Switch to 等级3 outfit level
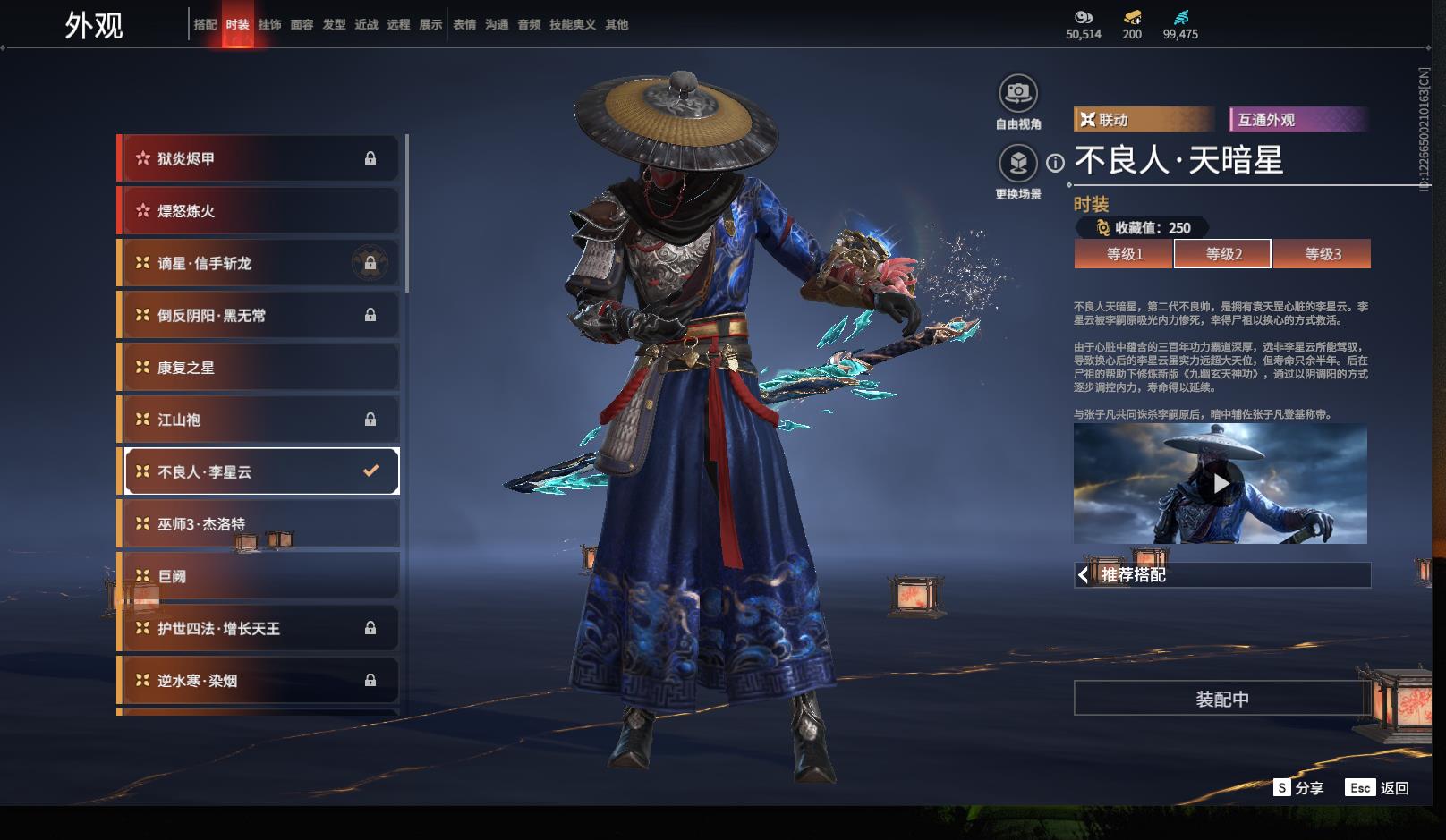This screenshot has height=840, width=1446. (x=1322, y=254)
